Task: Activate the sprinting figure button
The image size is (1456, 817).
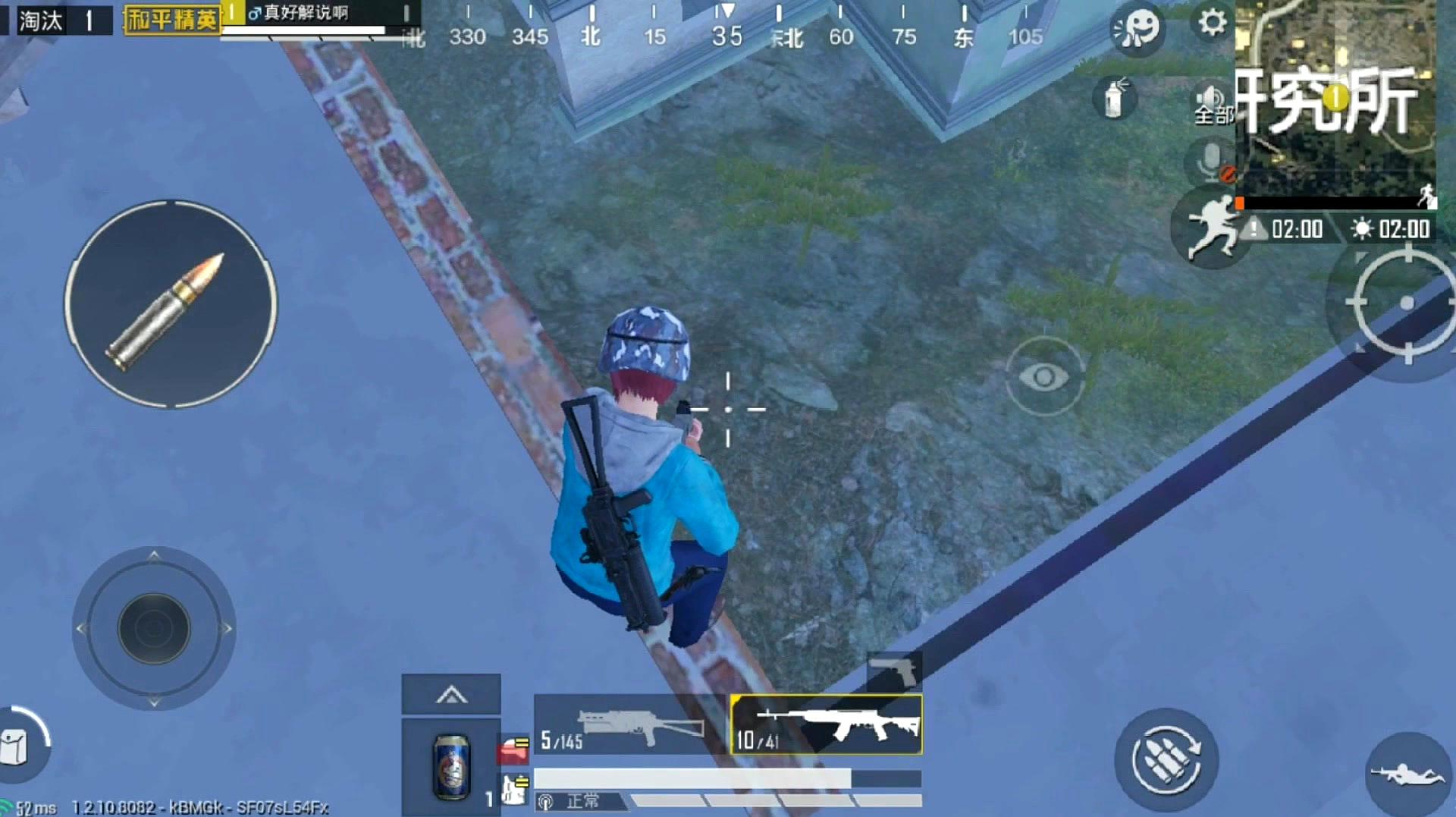Action: pyautogui.click(x=1211, y=228)
